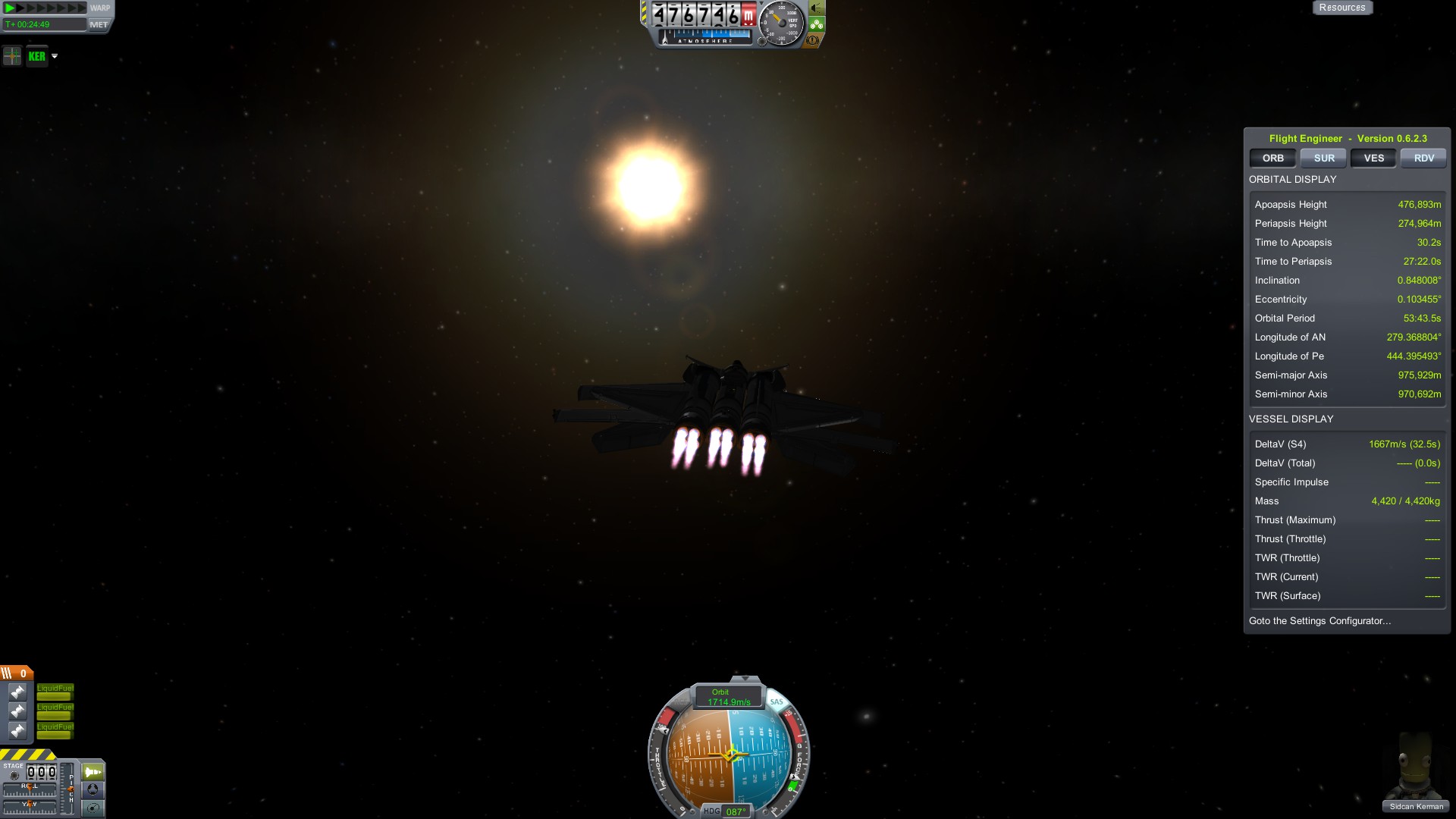The width and height of the screenshot is (1456, 819).
Task: Toggle the brakes warning button
Action: tap(814, 40)
